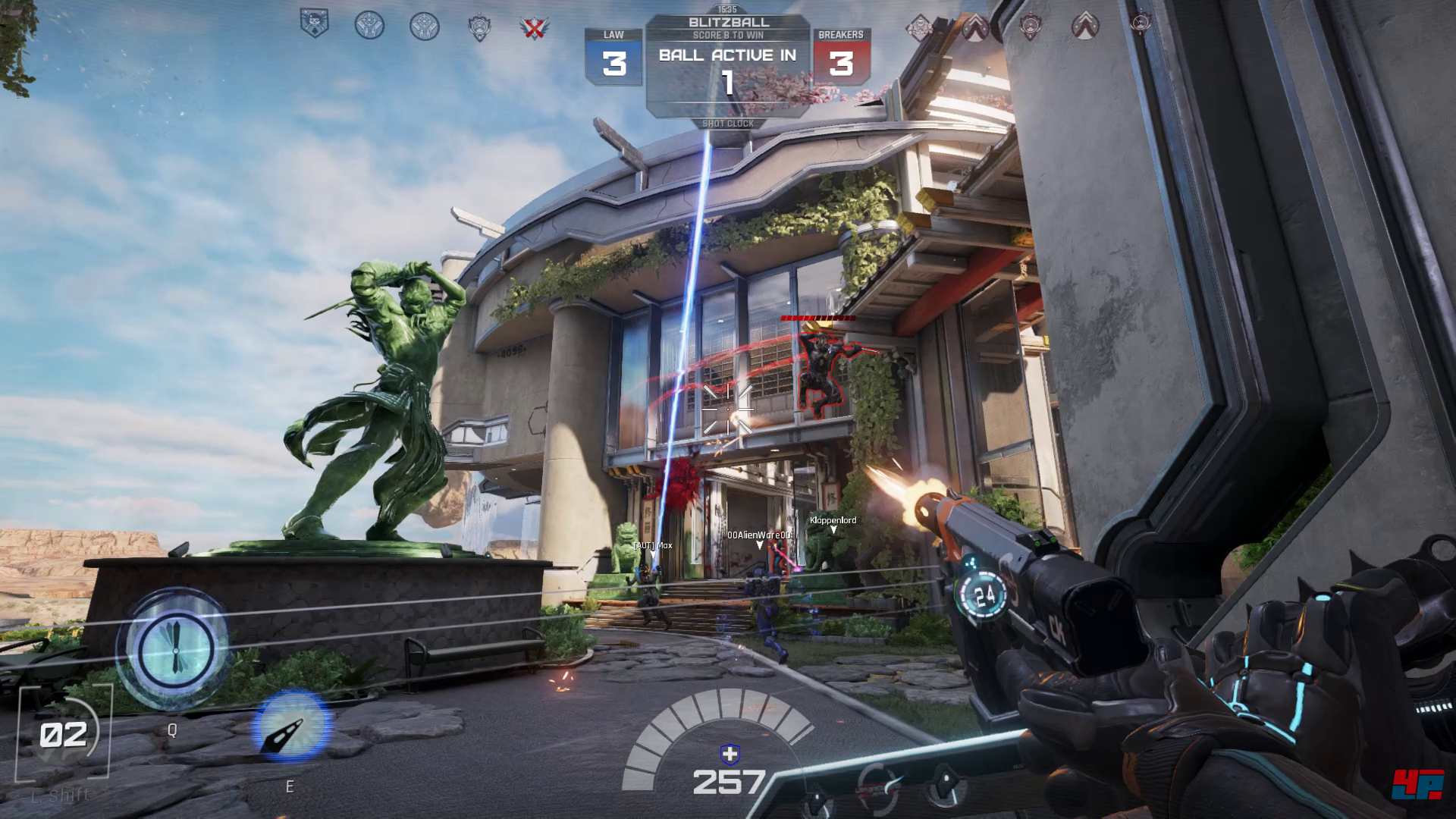Screen dimensions: 1456x819
Task: Select the Law team's shield-shaped player badge
Action: [479, 27]
